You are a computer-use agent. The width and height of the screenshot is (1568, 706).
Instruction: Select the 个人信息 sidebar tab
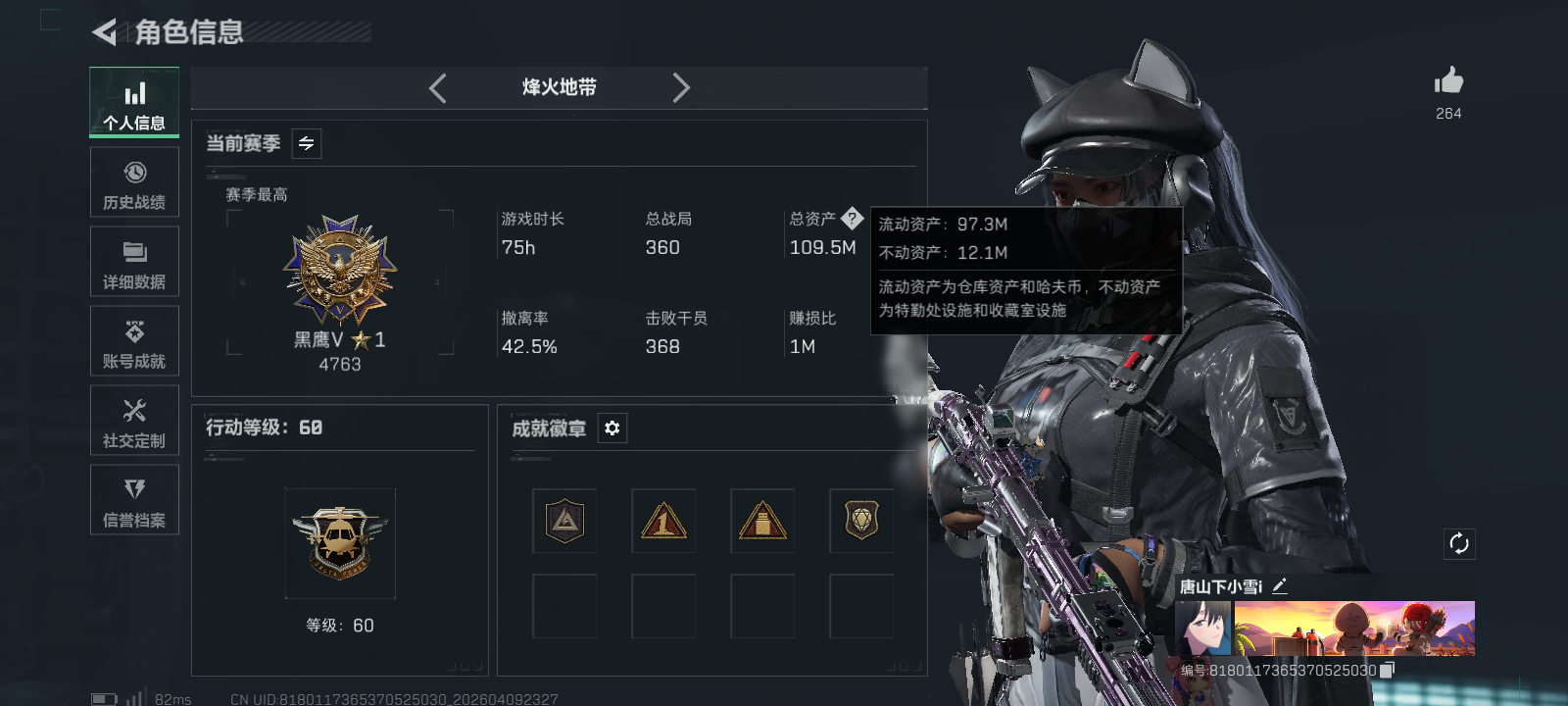pos(134,102)
